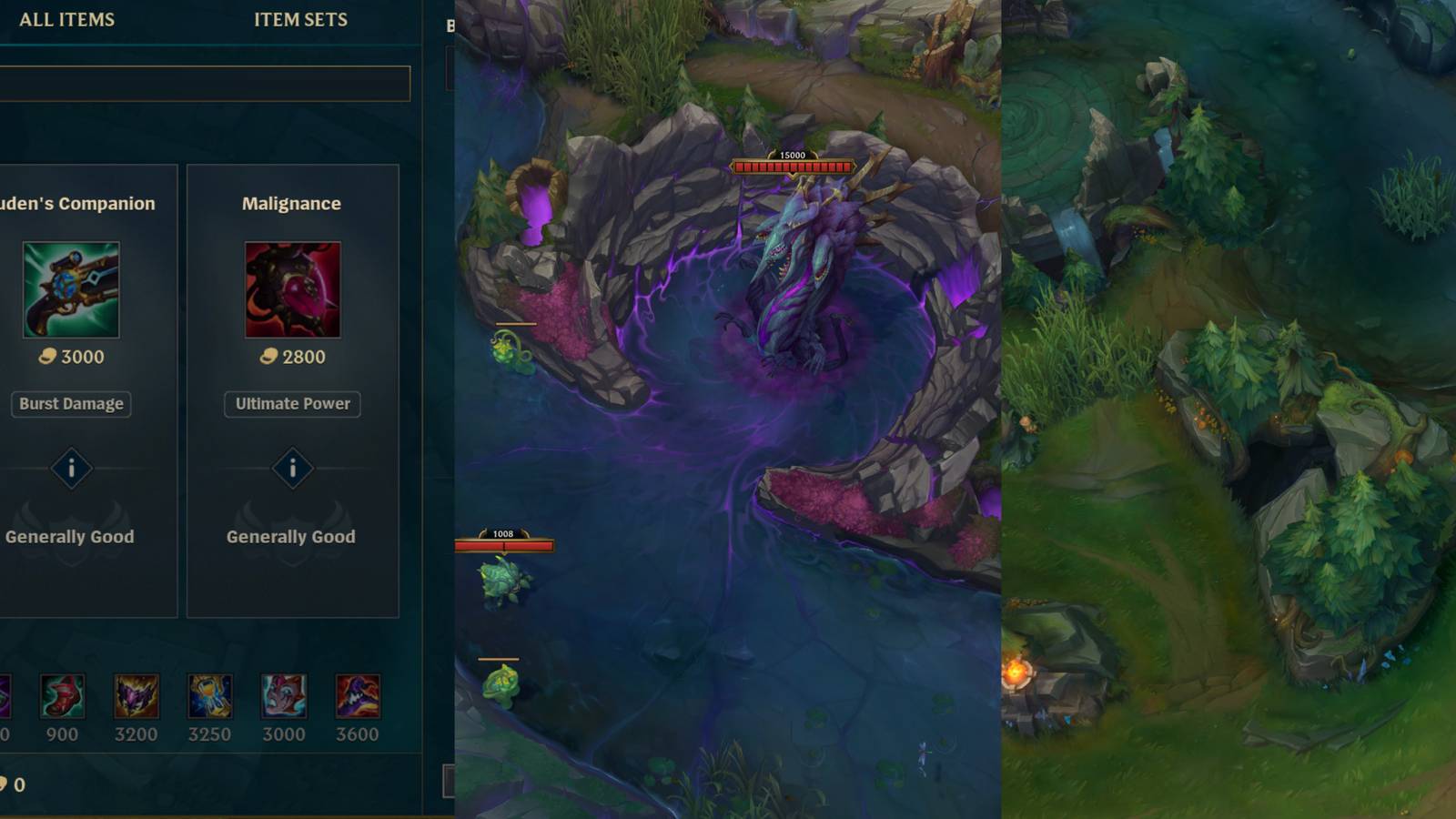This screenshot has width=1456, height=819.
Task: Click the Burst Damage tag under Luden's Companion
Action: click(70, 404)
